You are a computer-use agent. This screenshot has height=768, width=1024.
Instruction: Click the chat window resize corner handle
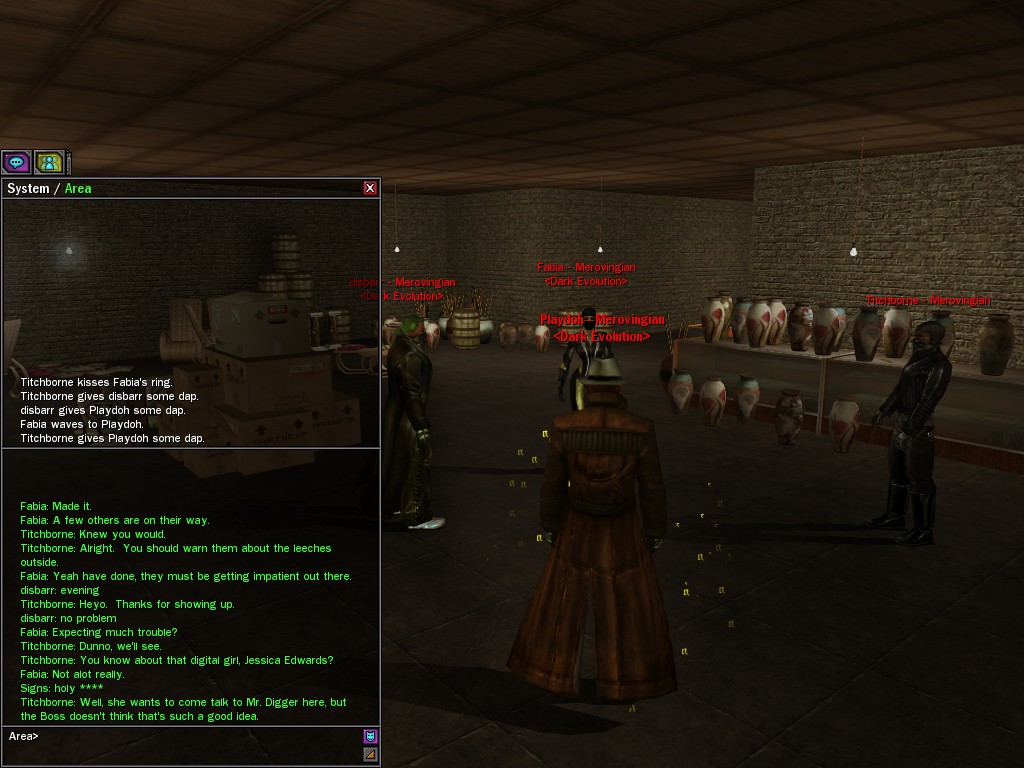[x=370, y=755]
